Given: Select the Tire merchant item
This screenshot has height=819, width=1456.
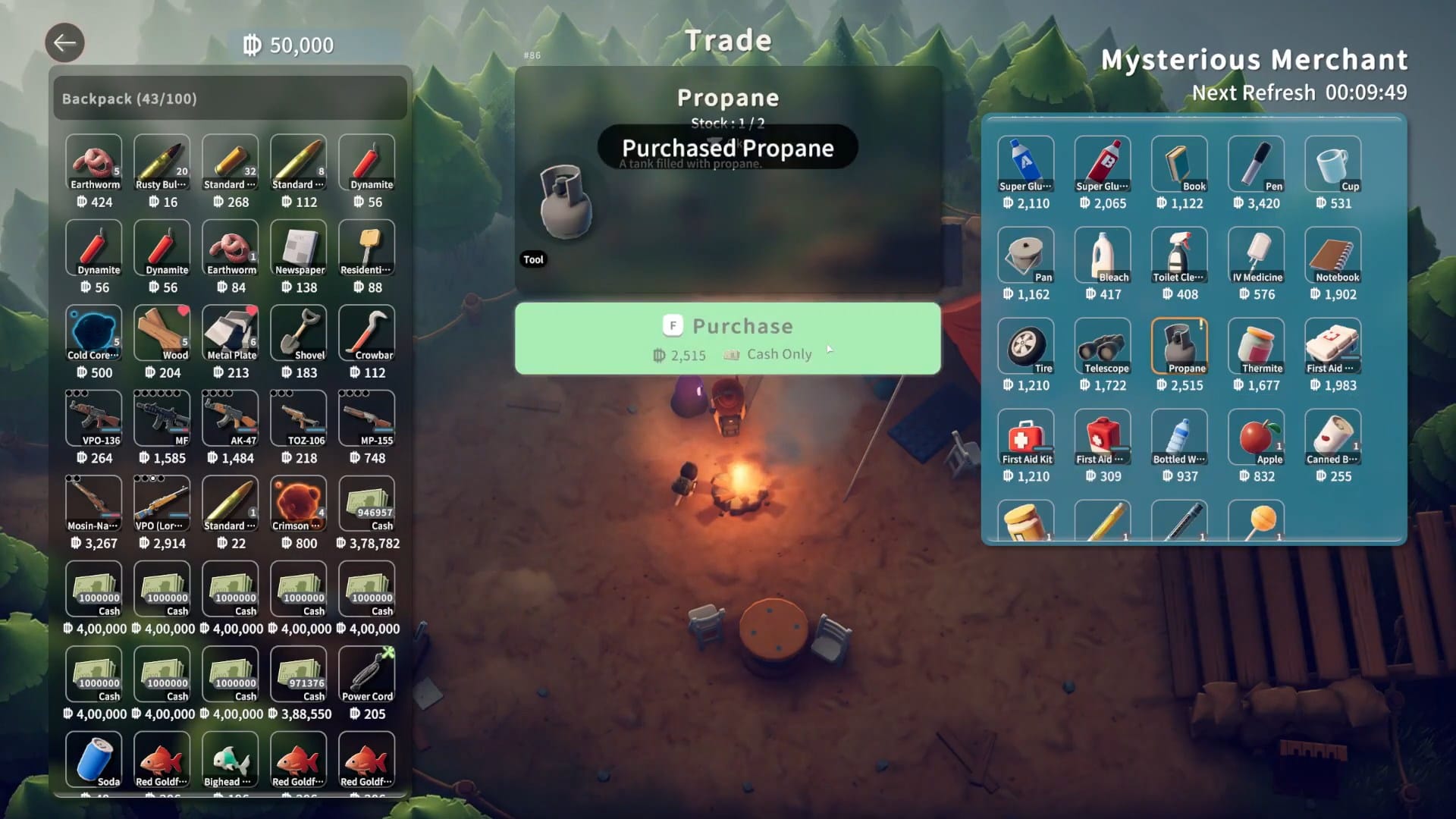Looking at the screenshot, I should click(x=1026, y=346).
